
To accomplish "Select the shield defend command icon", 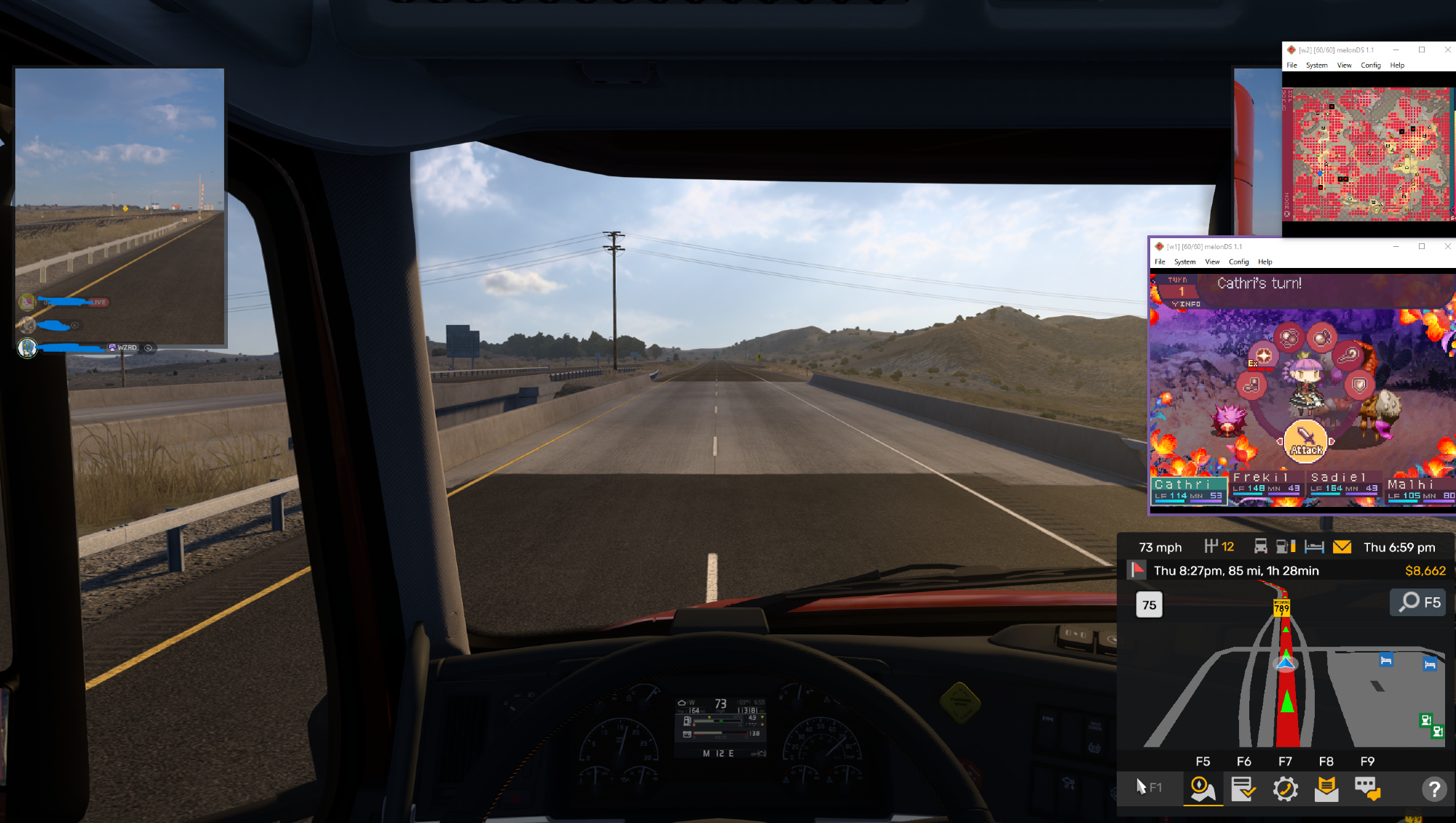I will tap(1359, 385).
